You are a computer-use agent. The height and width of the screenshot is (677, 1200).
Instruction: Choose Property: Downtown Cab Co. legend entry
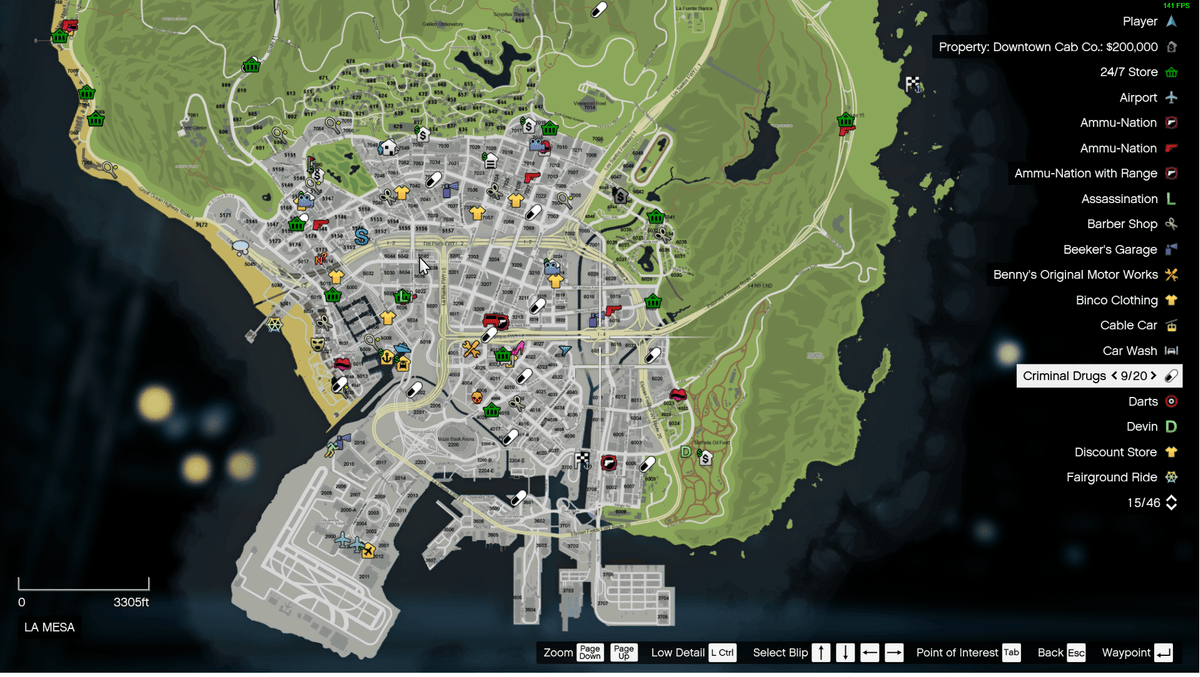(x=1048, y=47)
